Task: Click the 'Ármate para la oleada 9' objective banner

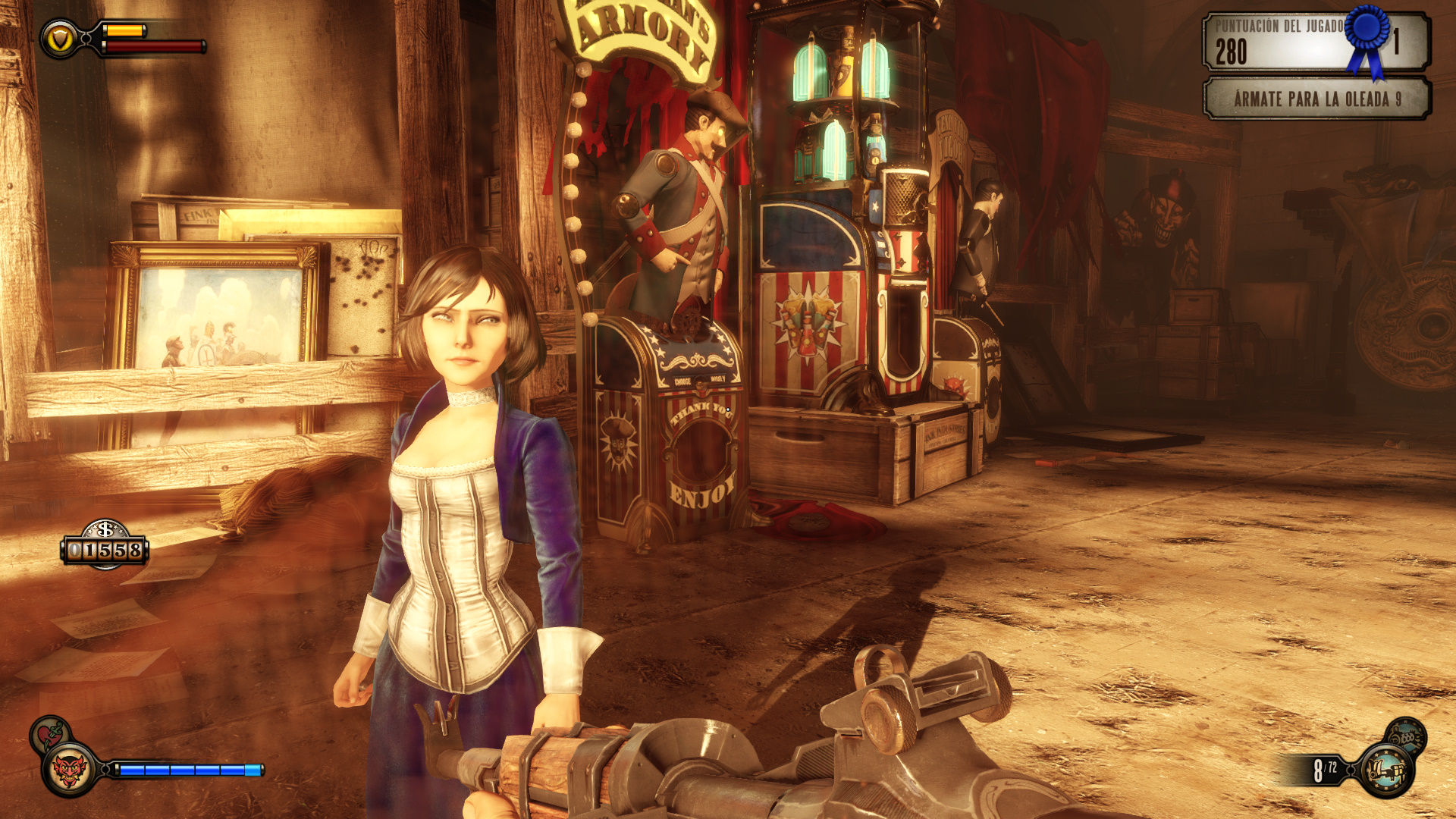Action: pyautogui.click(x=1316, y=99)
